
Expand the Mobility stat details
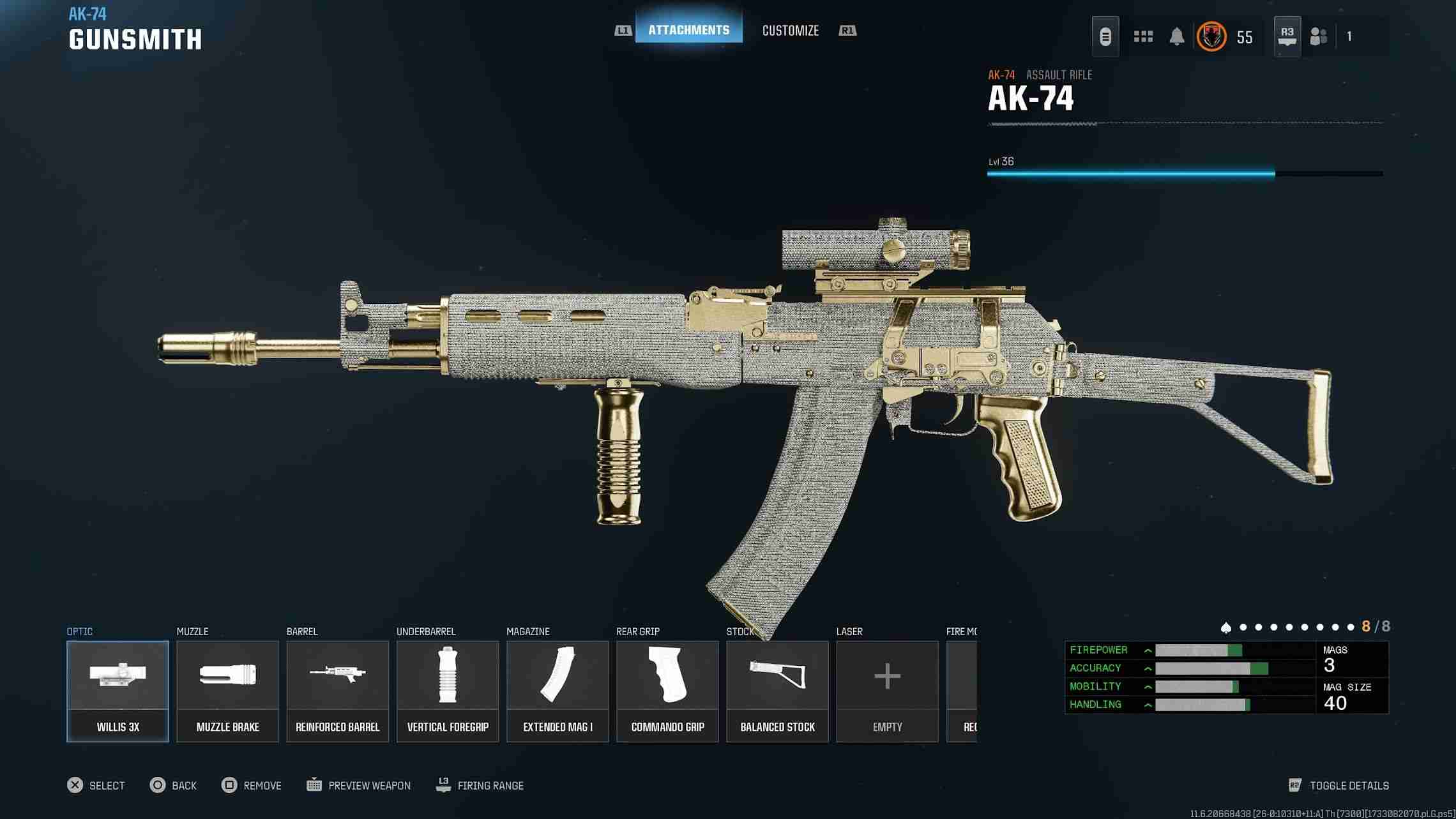pos(1148,686)
